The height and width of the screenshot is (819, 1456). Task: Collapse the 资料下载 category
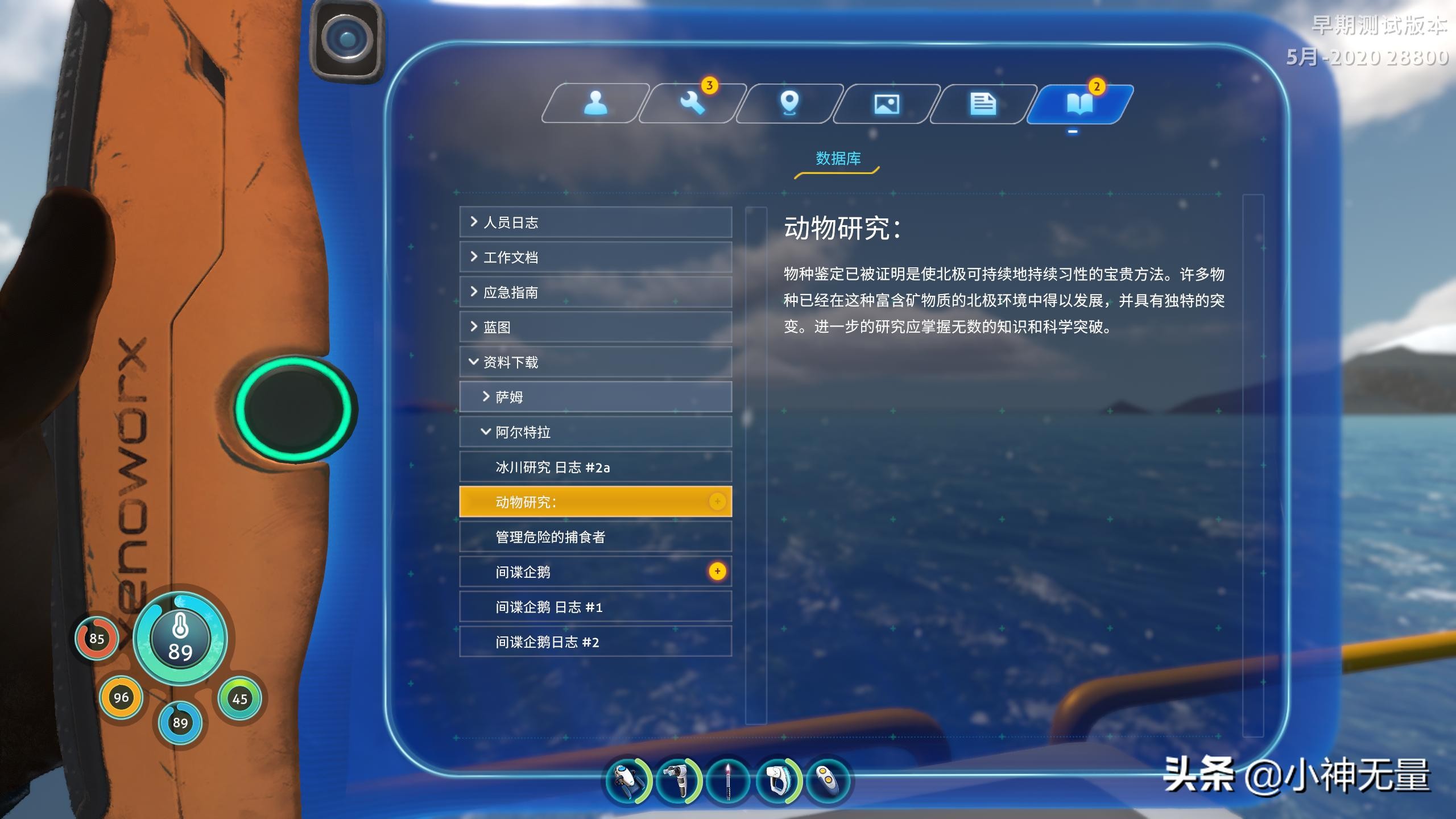(595, 362)
